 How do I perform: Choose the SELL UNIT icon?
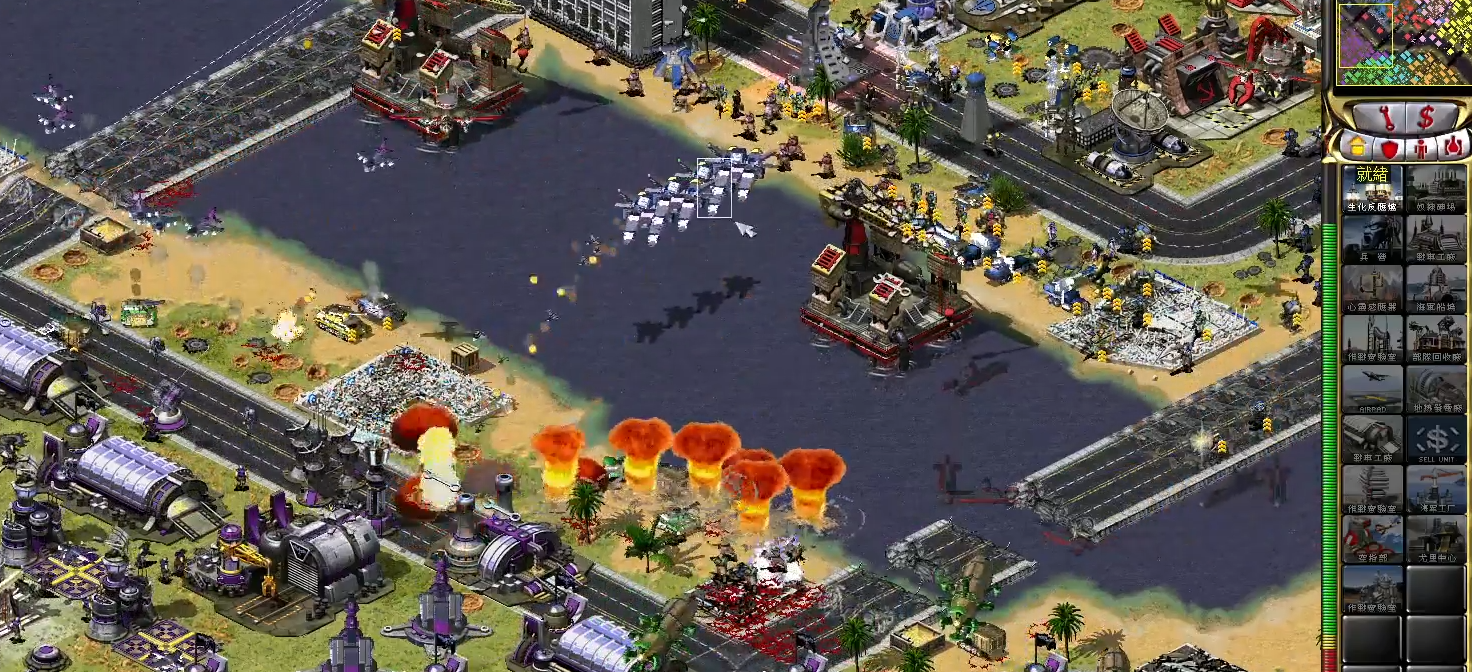click(x=1436, y=439)
